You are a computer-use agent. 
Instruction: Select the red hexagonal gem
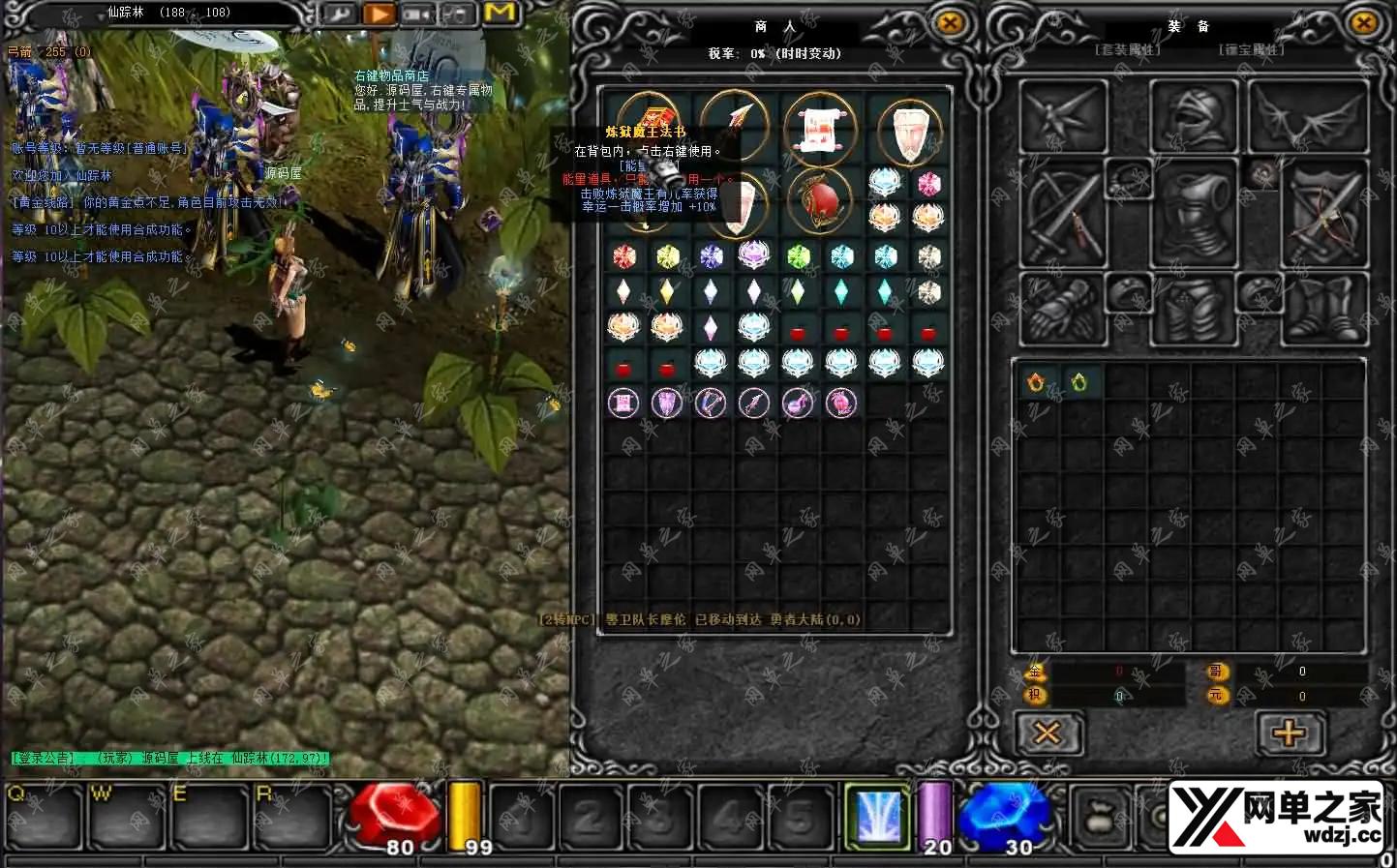(x=624, y=256)
